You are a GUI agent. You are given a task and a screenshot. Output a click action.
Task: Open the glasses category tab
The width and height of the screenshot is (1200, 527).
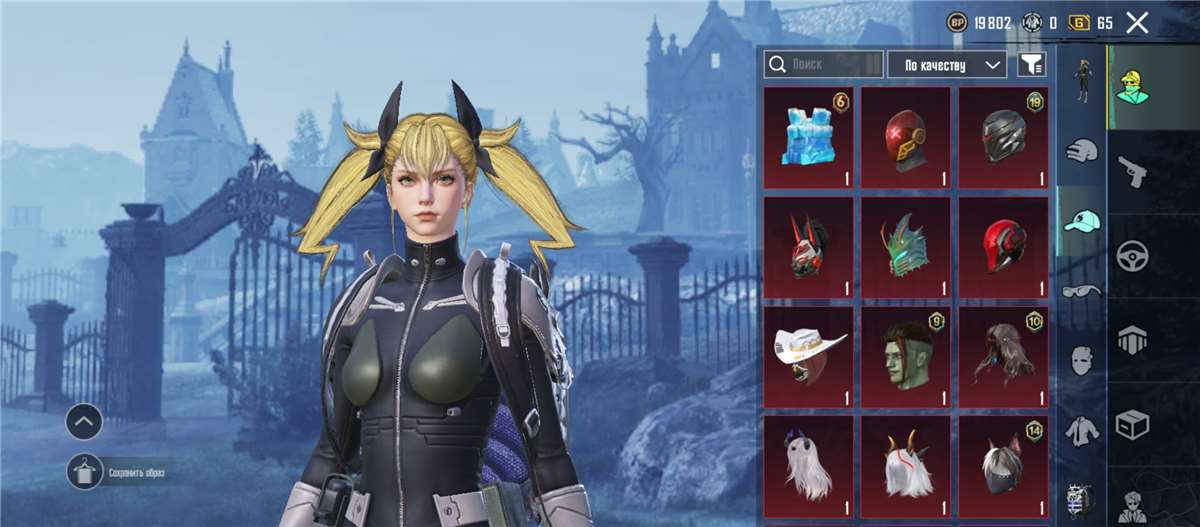click(x=1082, y=290)
